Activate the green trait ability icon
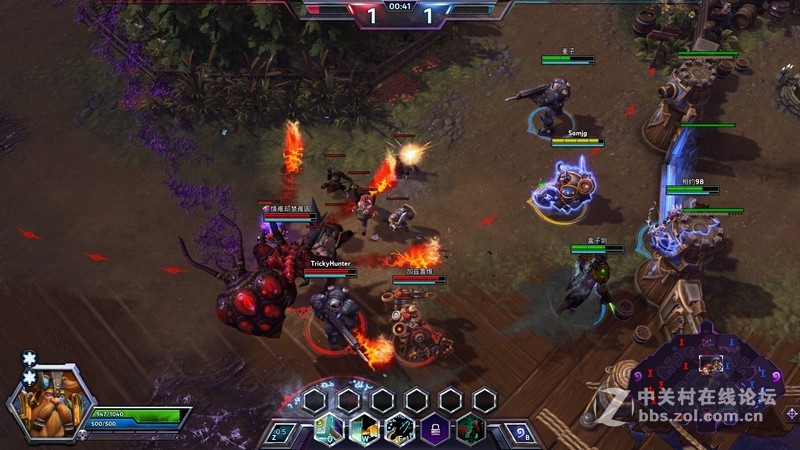This screenshot has height=450, width=800. (469, 430)
